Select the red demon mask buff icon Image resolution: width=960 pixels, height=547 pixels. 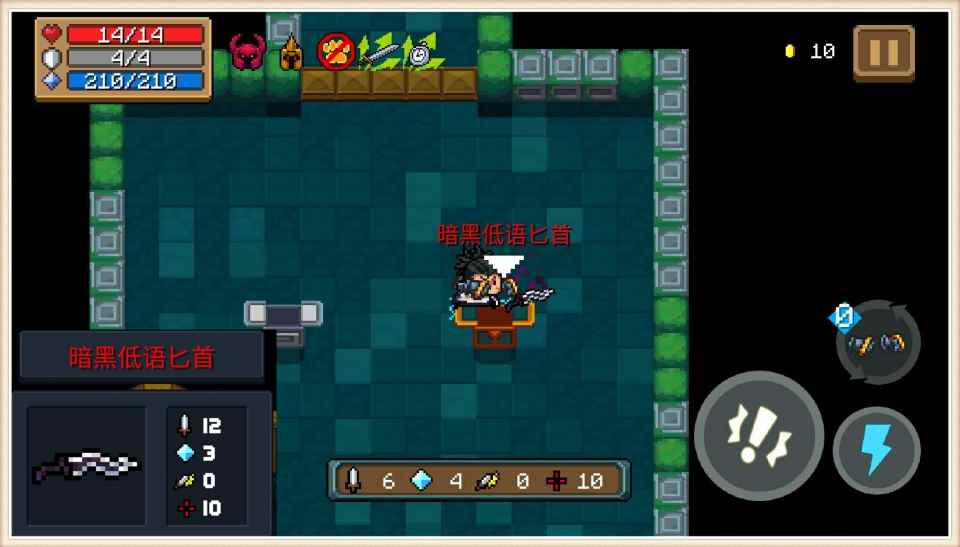[246, 51]
